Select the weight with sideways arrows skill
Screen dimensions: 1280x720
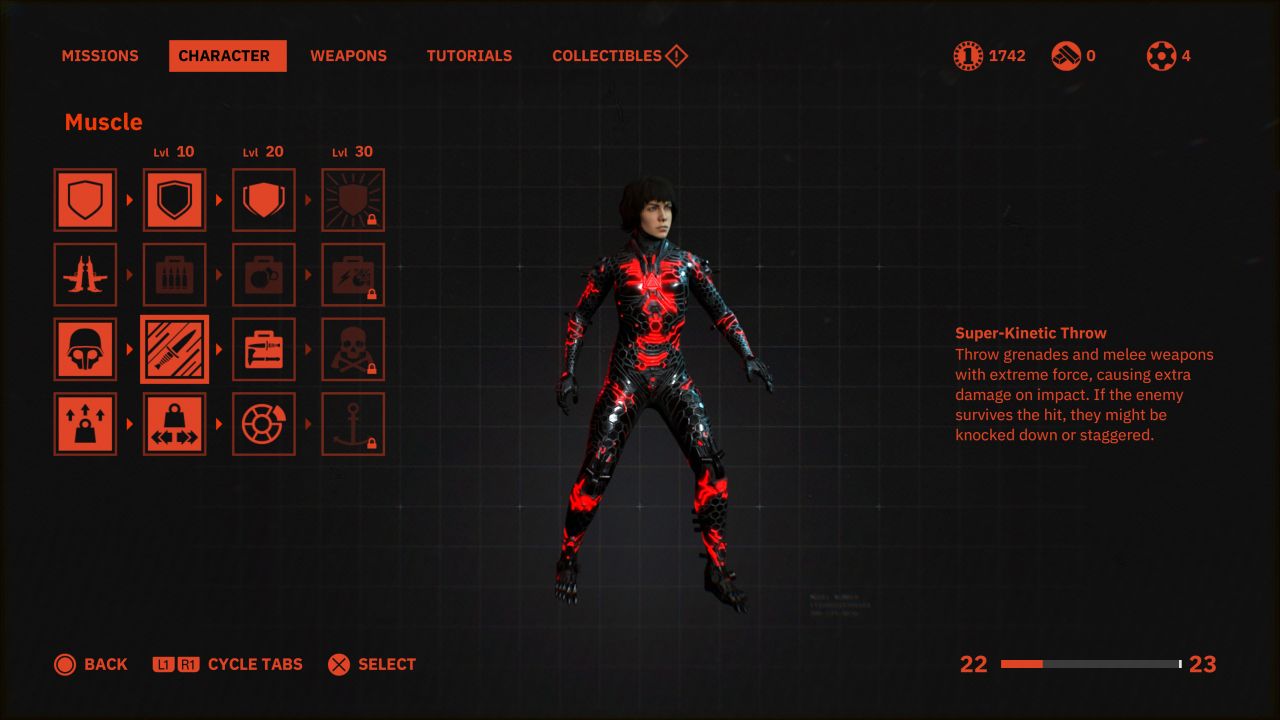coord(175,424)
